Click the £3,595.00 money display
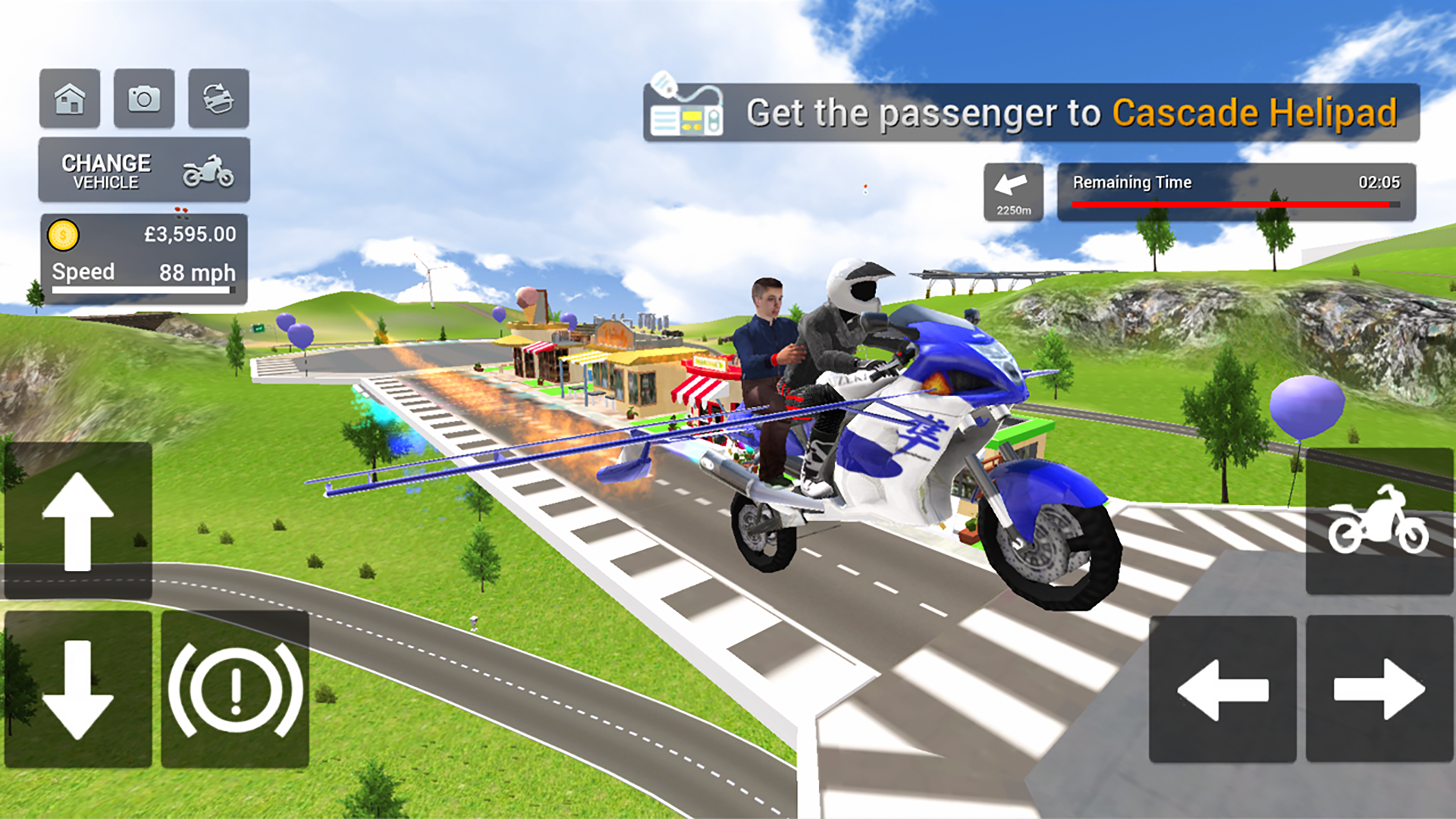The width and height of the screenshot is (1456, 819). (x=188, y=235)
